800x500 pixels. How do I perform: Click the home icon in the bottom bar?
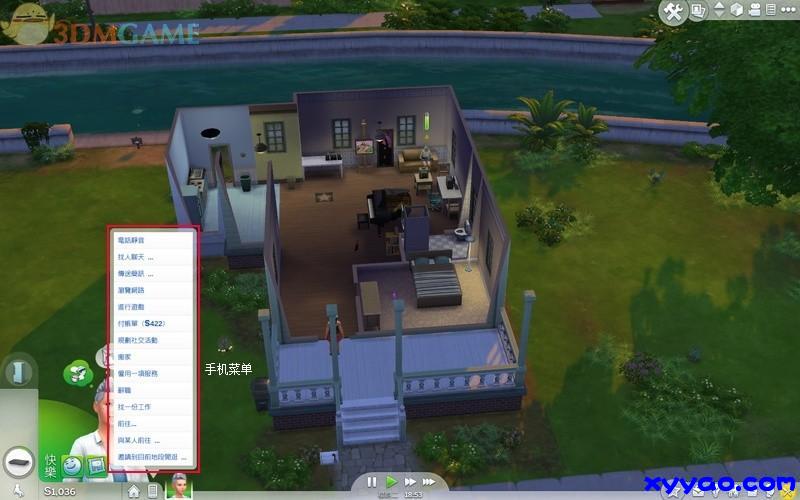click(134, 490)
